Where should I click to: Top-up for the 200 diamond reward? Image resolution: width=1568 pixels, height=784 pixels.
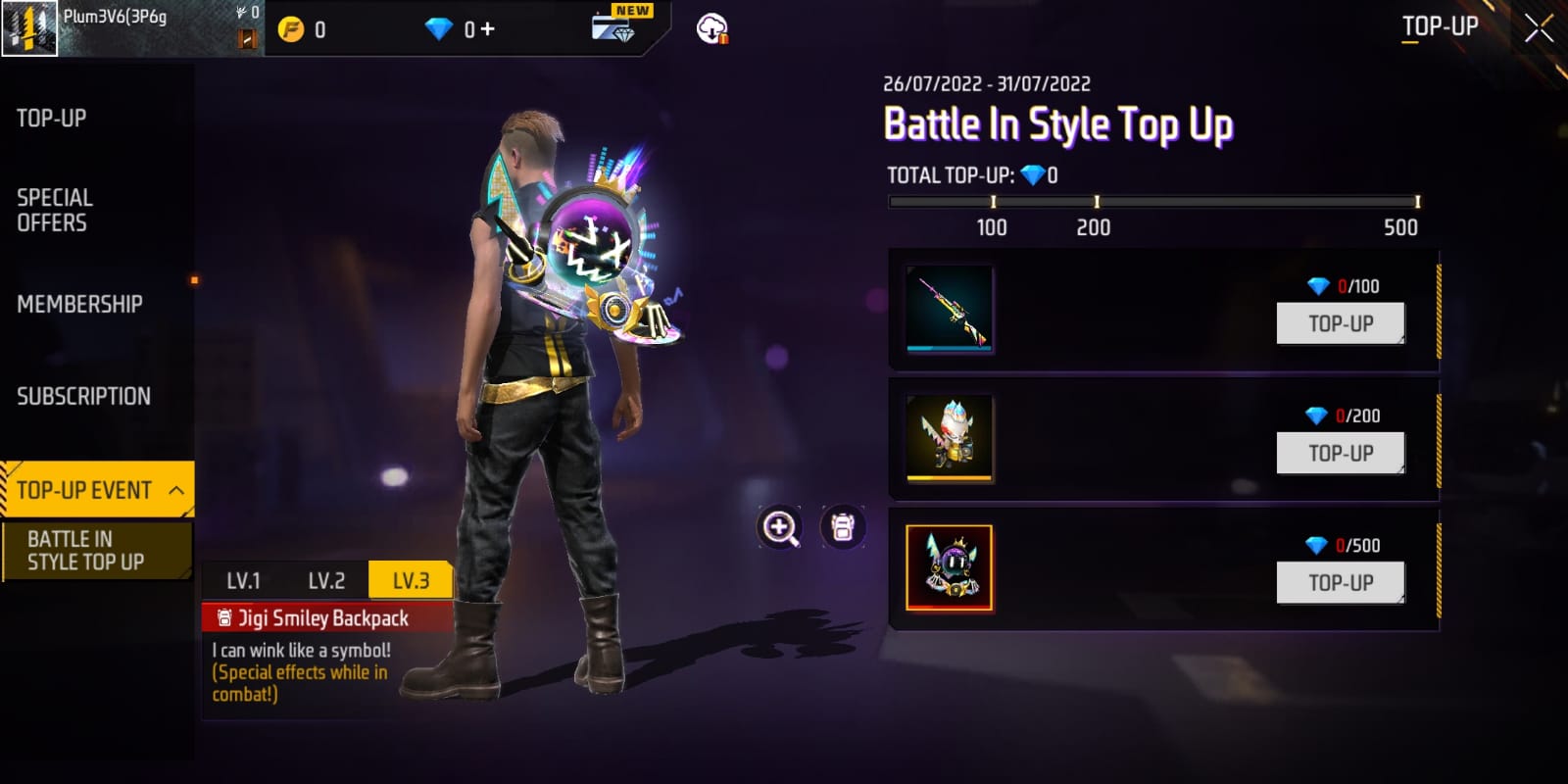(1340, 453)
